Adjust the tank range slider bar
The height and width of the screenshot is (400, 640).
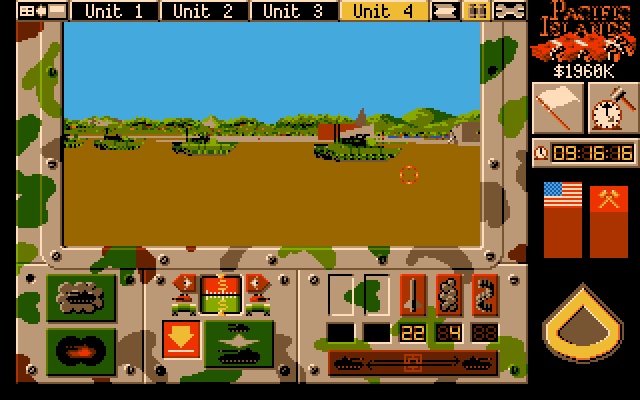pyautogui.click(x=412, y=362)
